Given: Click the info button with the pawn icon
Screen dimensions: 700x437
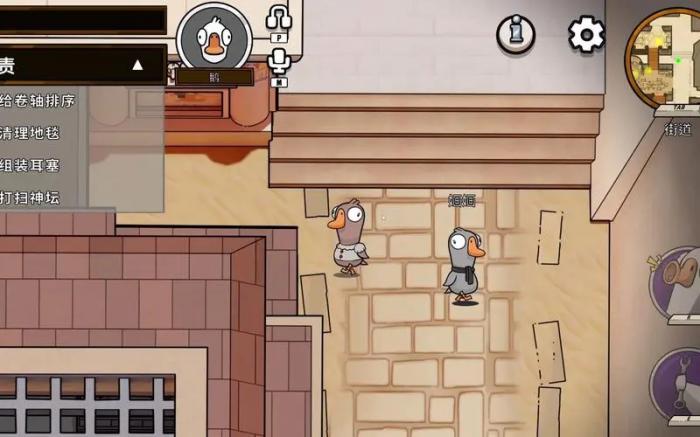Looking at the screenshot, I should point(516,34).
